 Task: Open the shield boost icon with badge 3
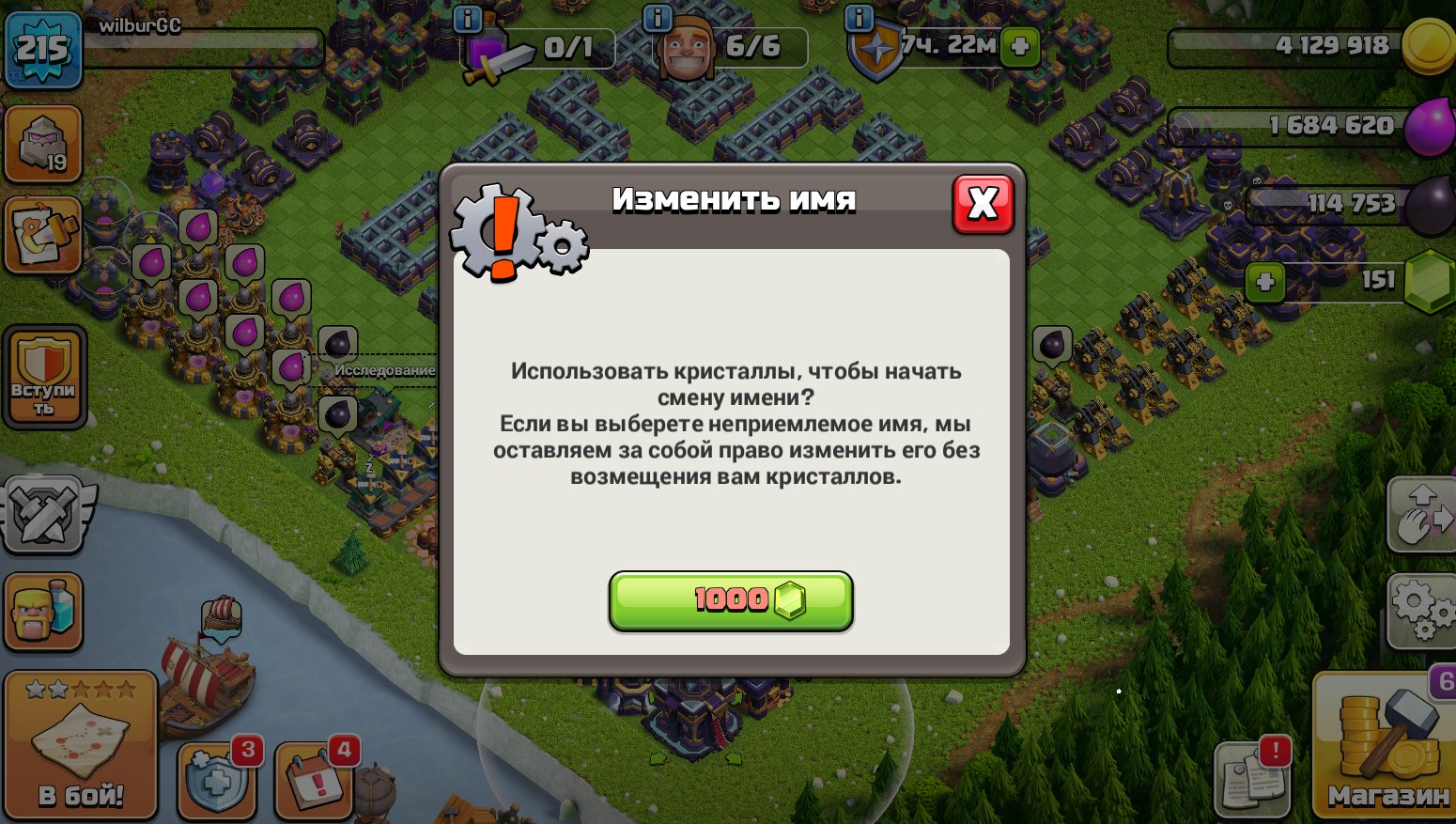tap(216, 781)
